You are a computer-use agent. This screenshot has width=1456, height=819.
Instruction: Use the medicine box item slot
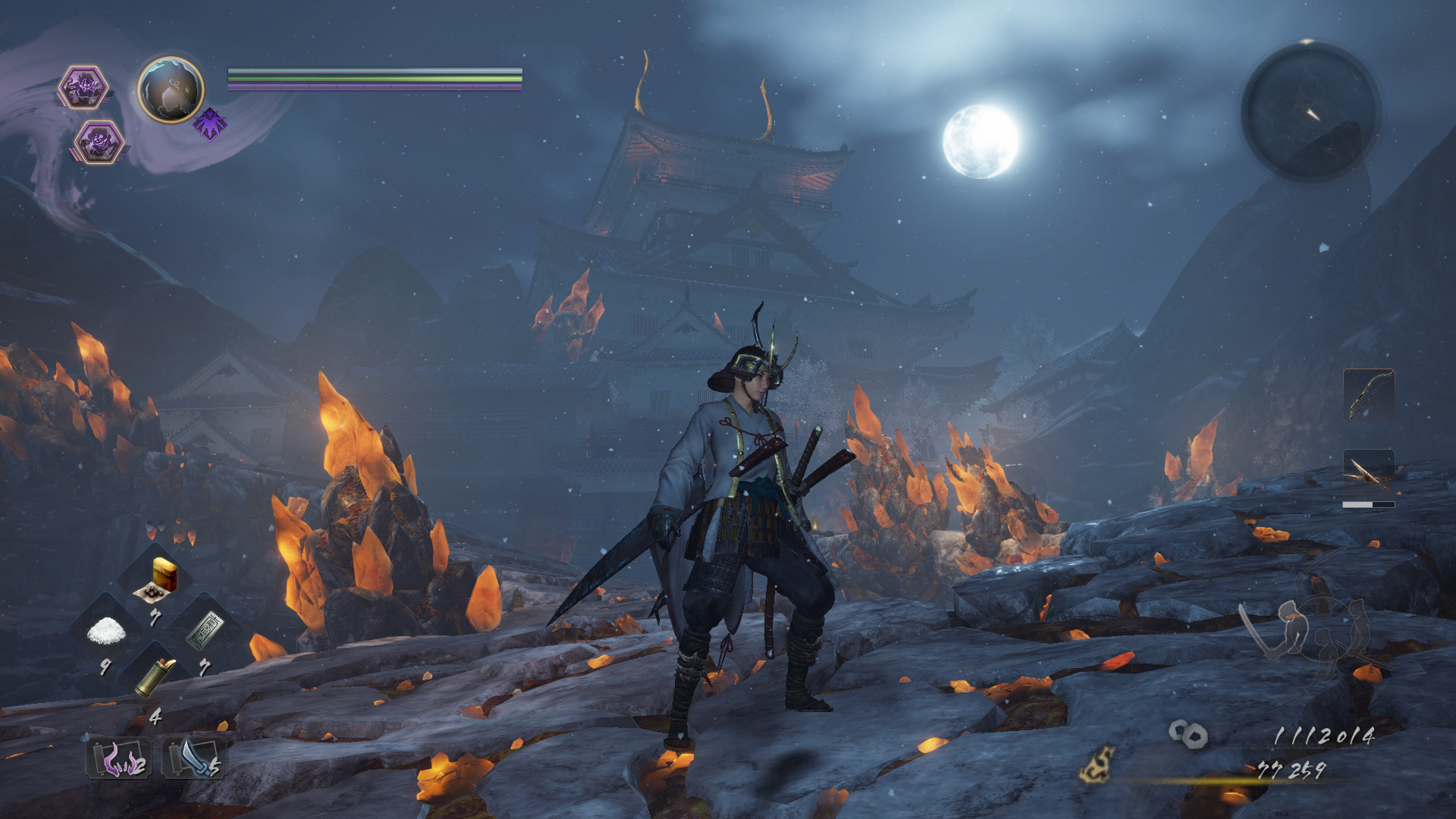tap(156, 580)
